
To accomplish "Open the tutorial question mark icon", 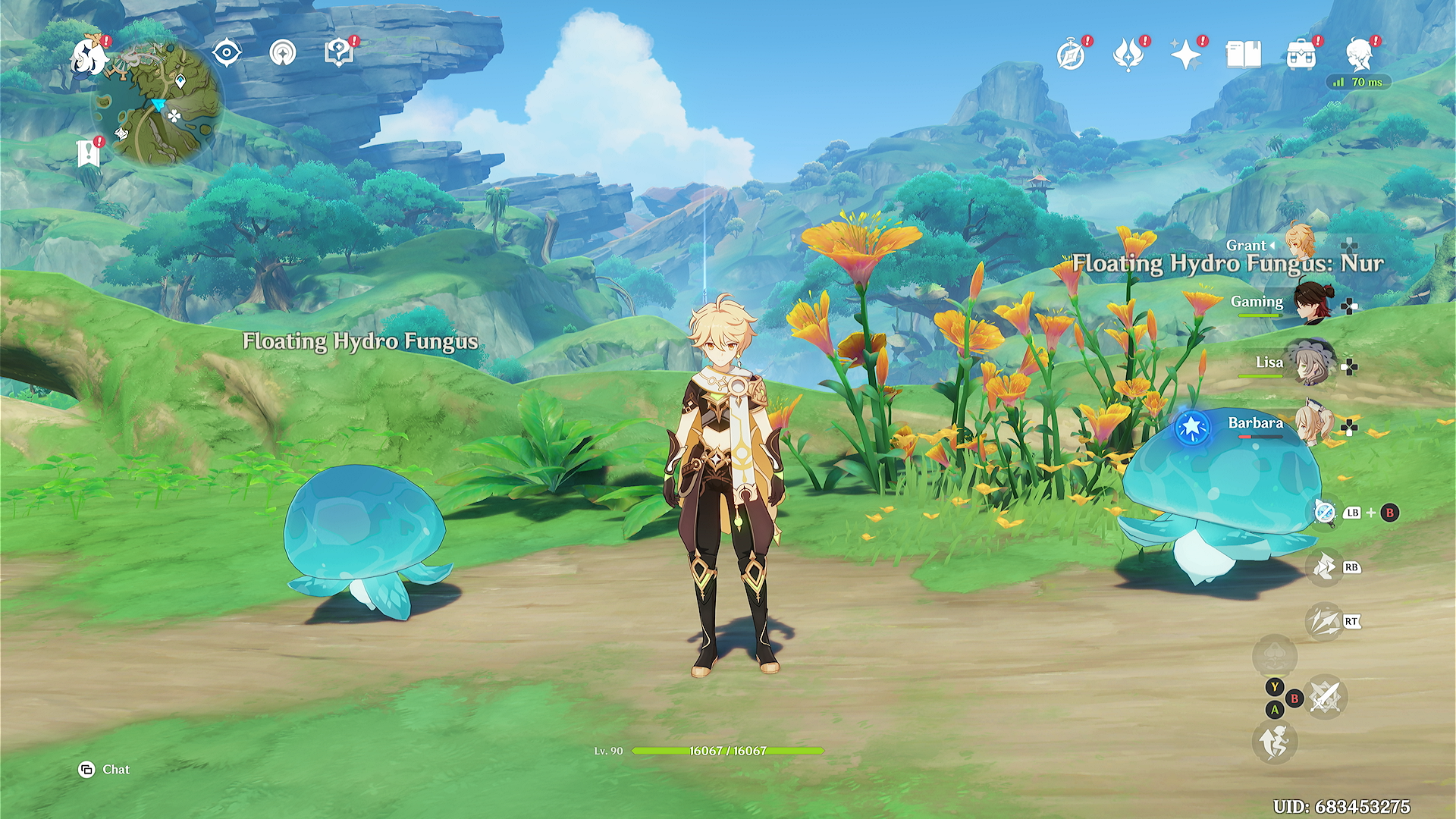I will (338, 53).
